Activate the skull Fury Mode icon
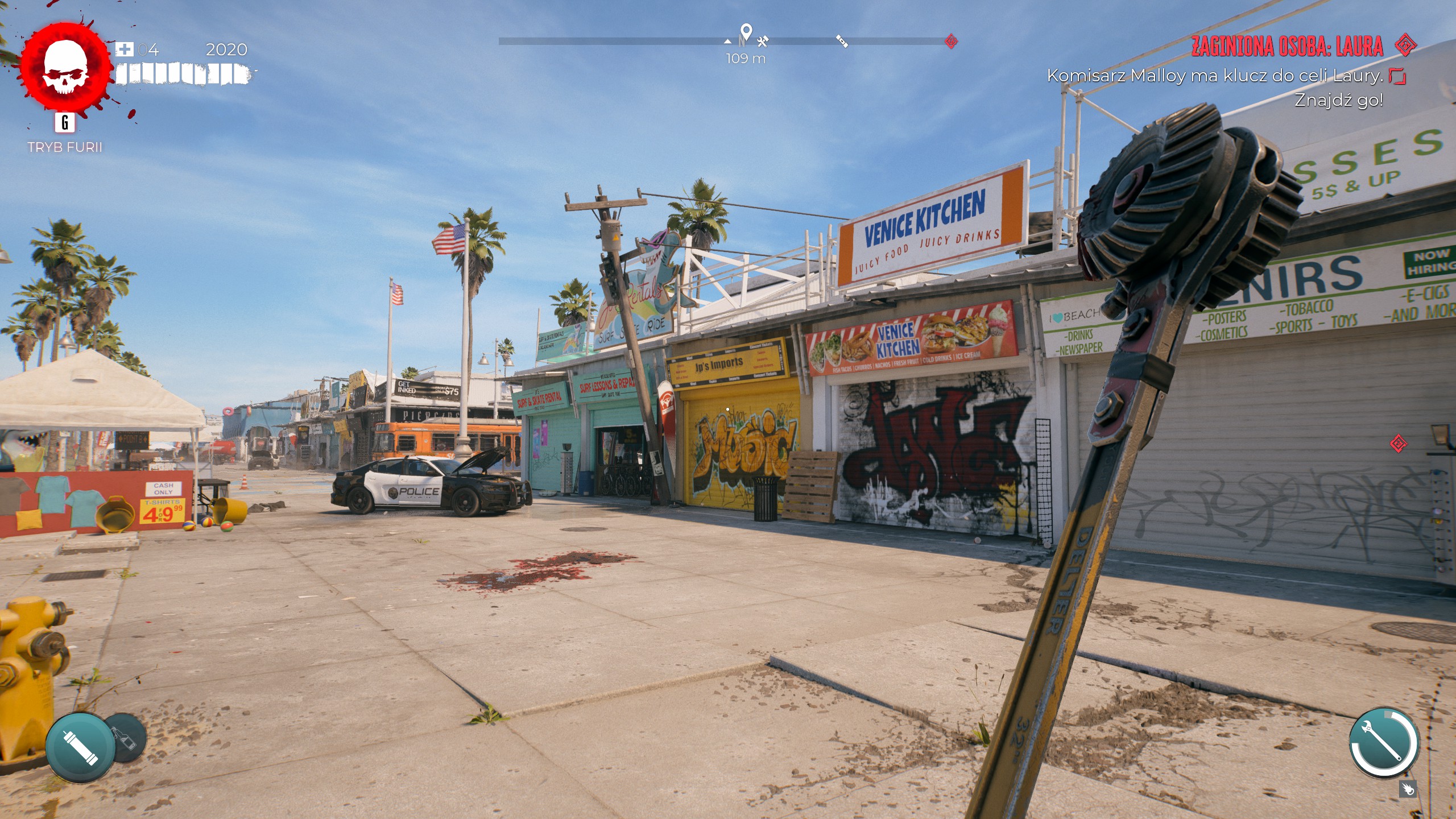 [x=64, y=68]
